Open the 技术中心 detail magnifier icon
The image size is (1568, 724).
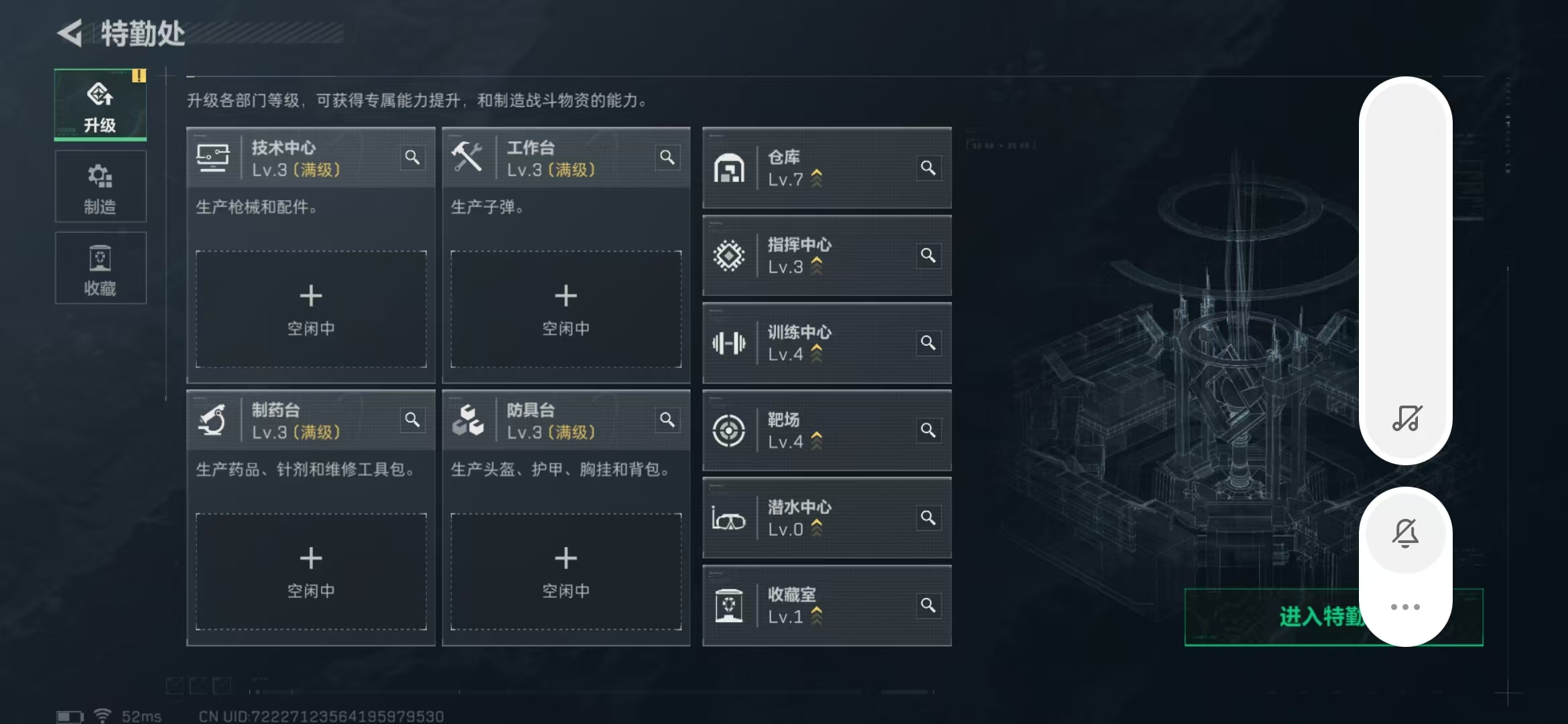click(x=413, y=157)
